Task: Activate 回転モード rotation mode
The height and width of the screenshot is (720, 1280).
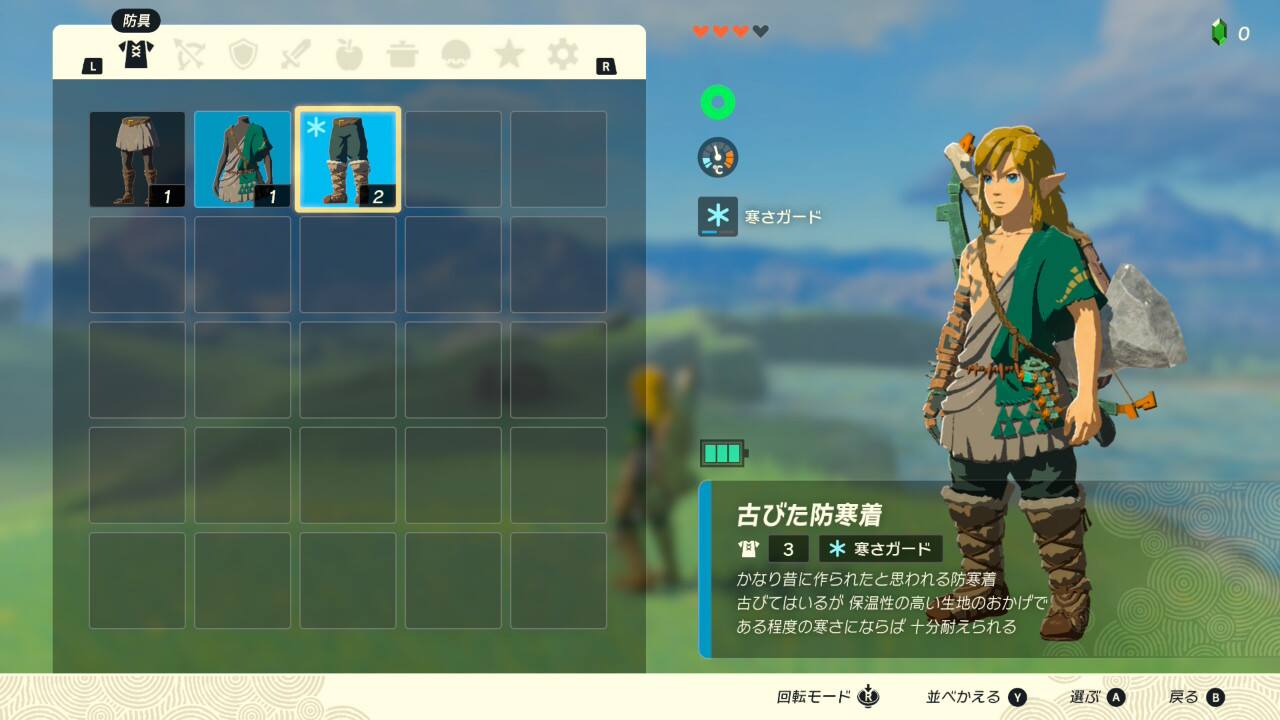Action: [x=828, y=698]
